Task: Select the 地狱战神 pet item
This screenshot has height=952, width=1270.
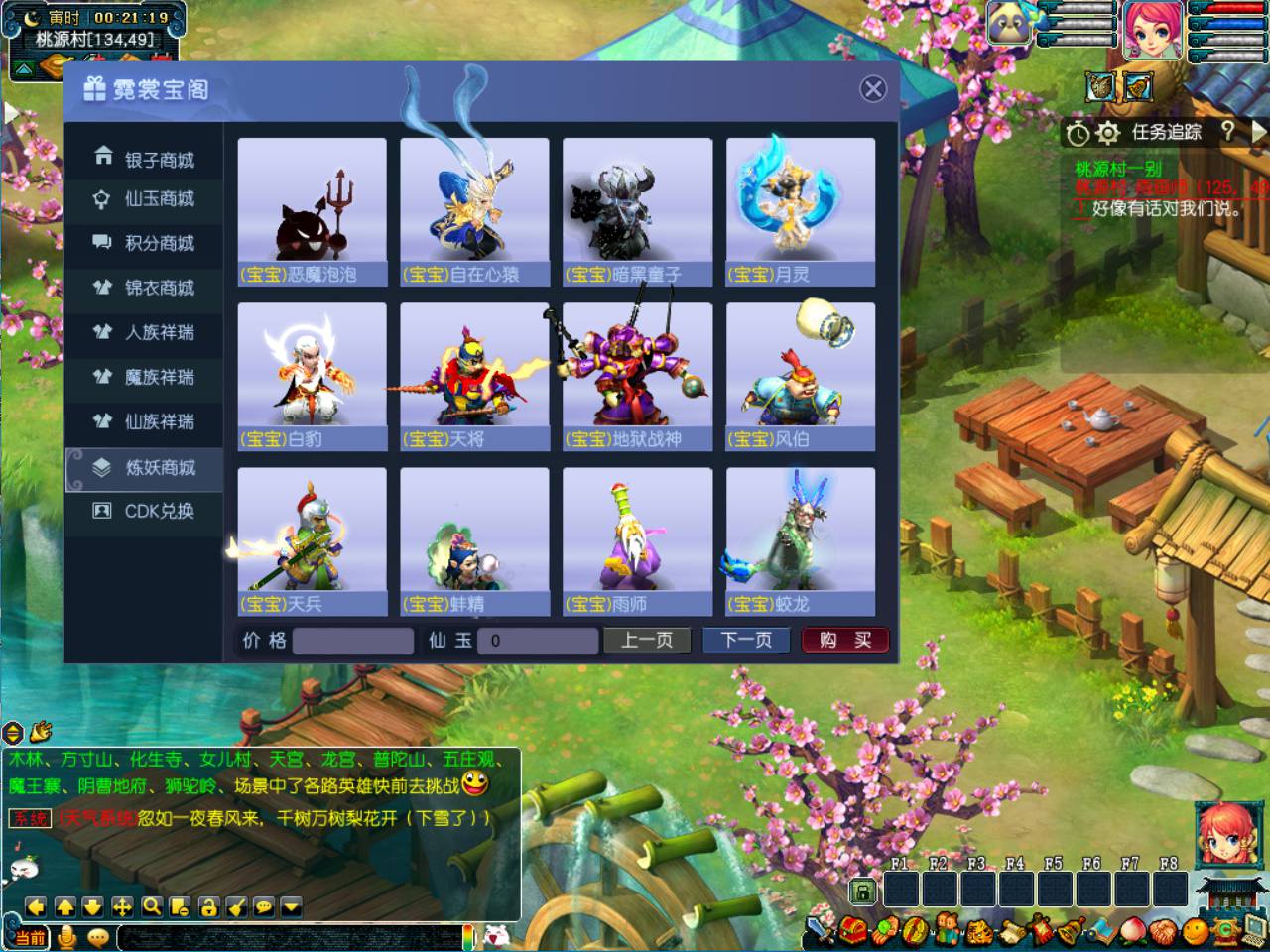Action: [x=637, y=377]
